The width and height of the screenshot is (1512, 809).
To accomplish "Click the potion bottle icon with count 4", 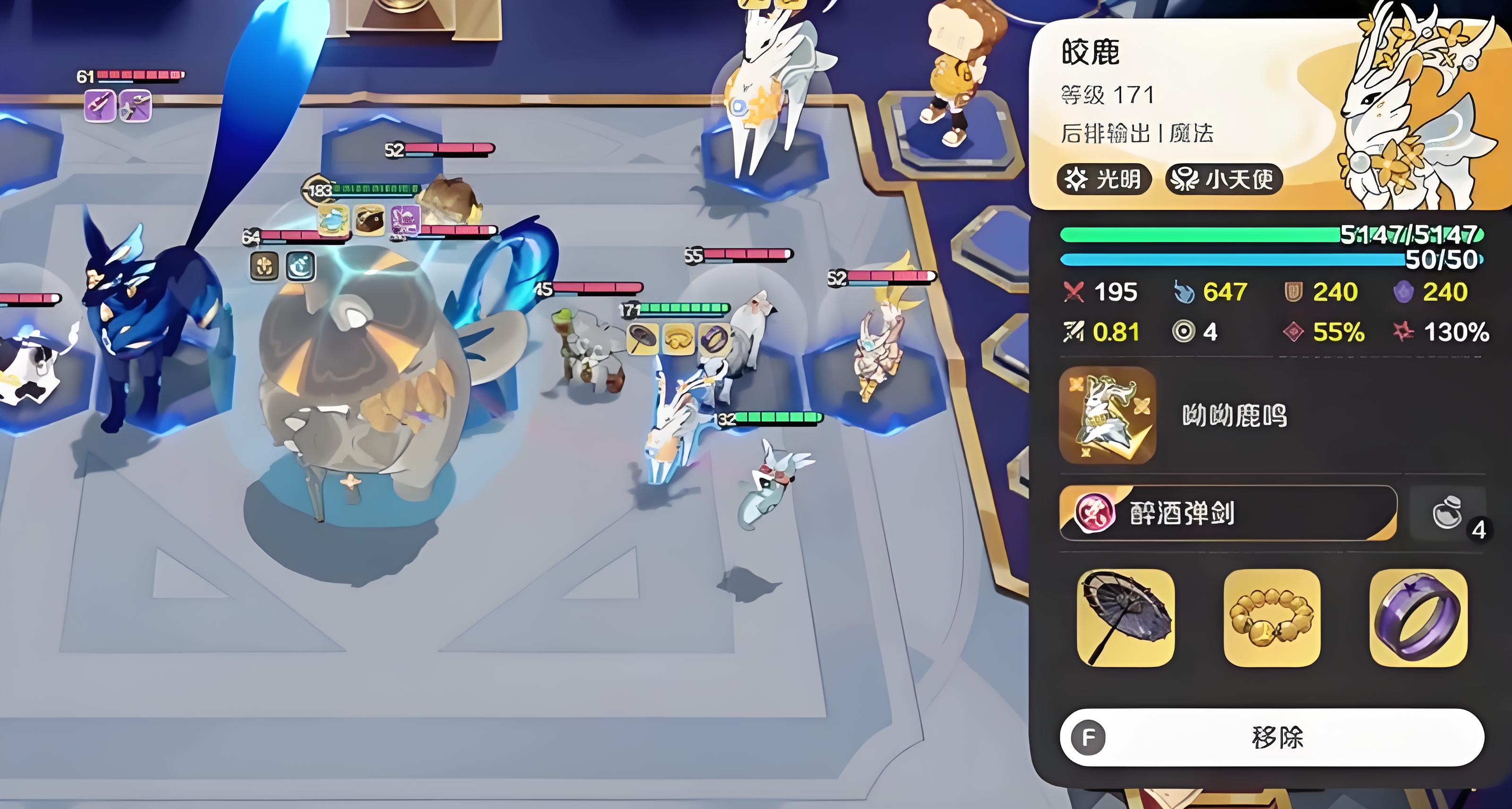I will coord(1448,513).
